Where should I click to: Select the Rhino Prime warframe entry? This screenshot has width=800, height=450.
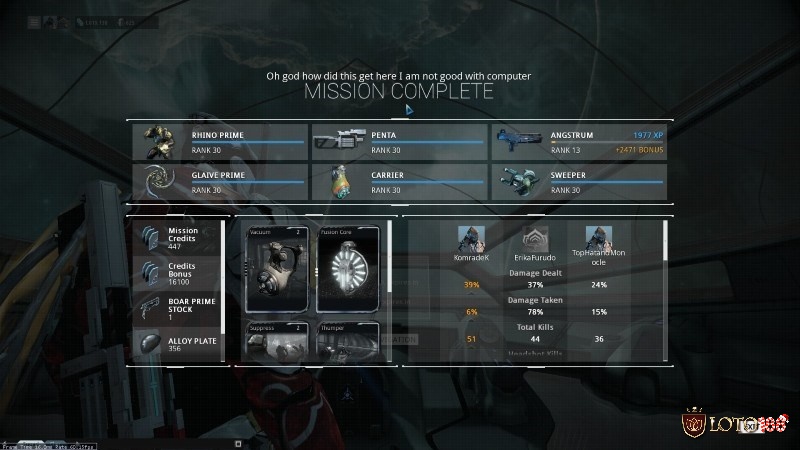coord(218,142)
